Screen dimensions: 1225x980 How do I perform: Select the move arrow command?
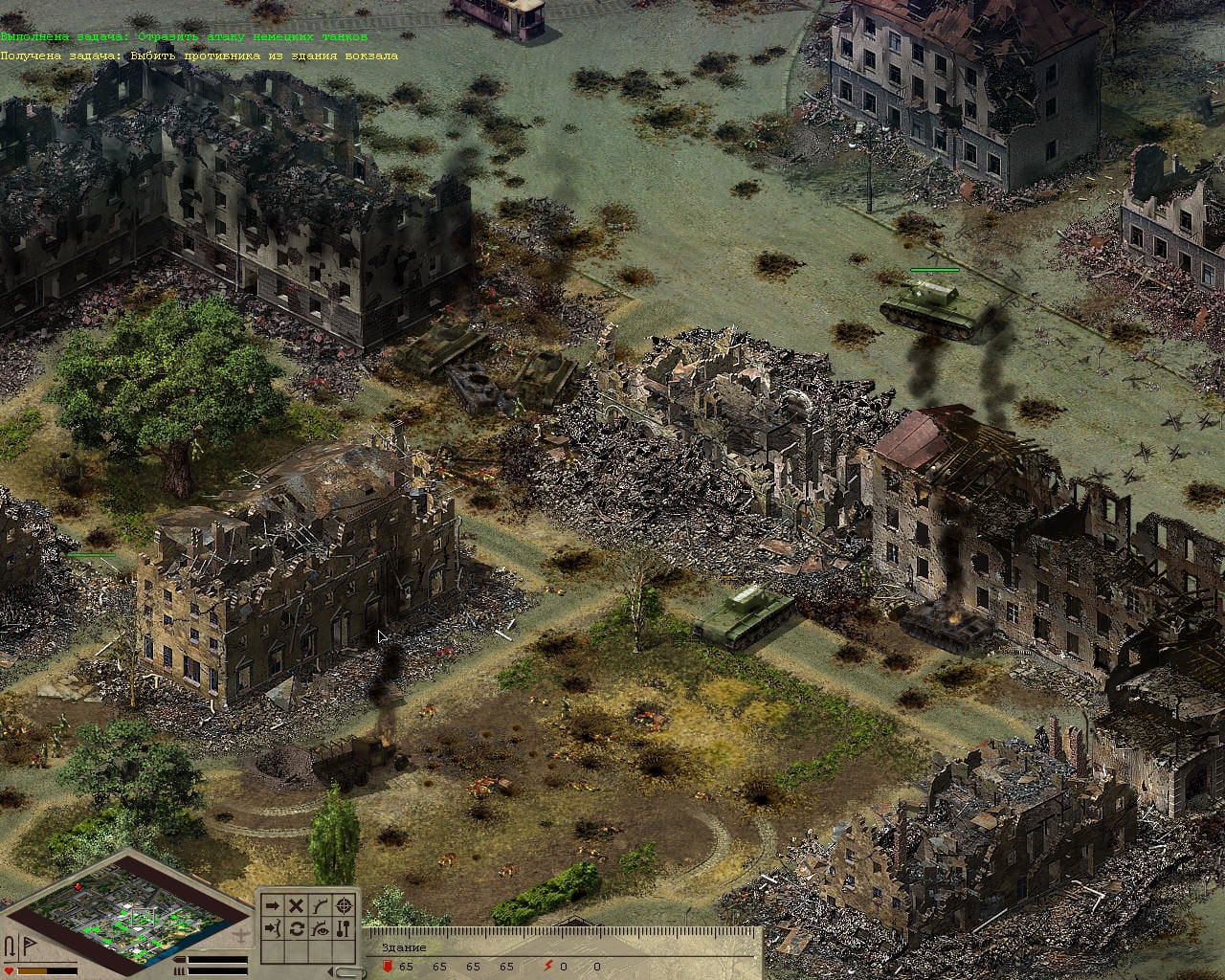(273, 905)
